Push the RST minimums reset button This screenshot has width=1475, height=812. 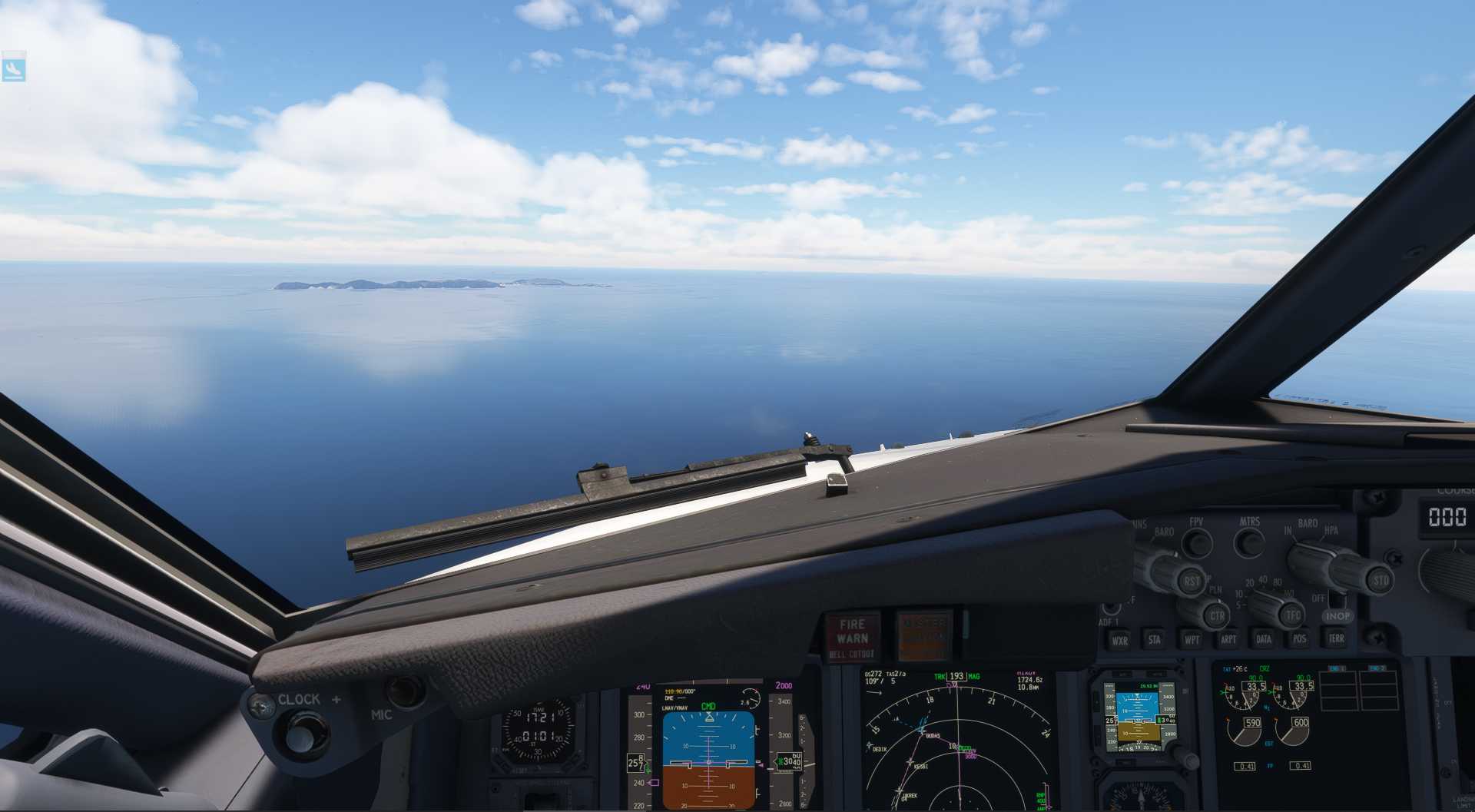[1192, 582]
